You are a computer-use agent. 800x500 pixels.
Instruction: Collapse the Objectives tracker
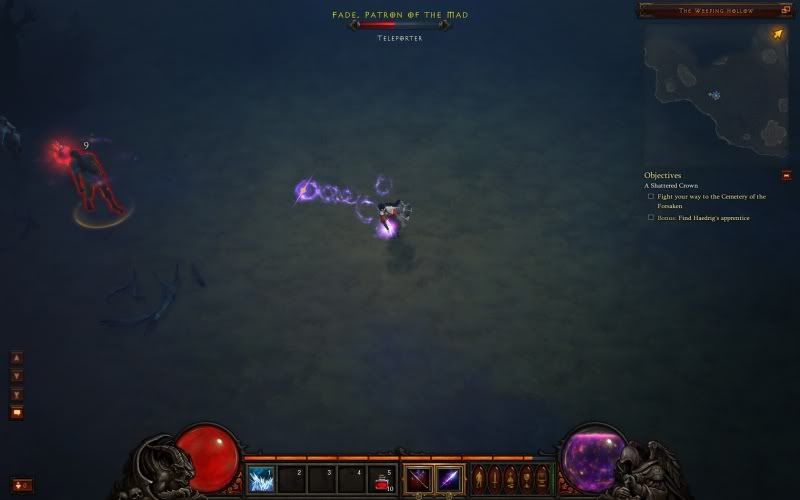point(786,175)
